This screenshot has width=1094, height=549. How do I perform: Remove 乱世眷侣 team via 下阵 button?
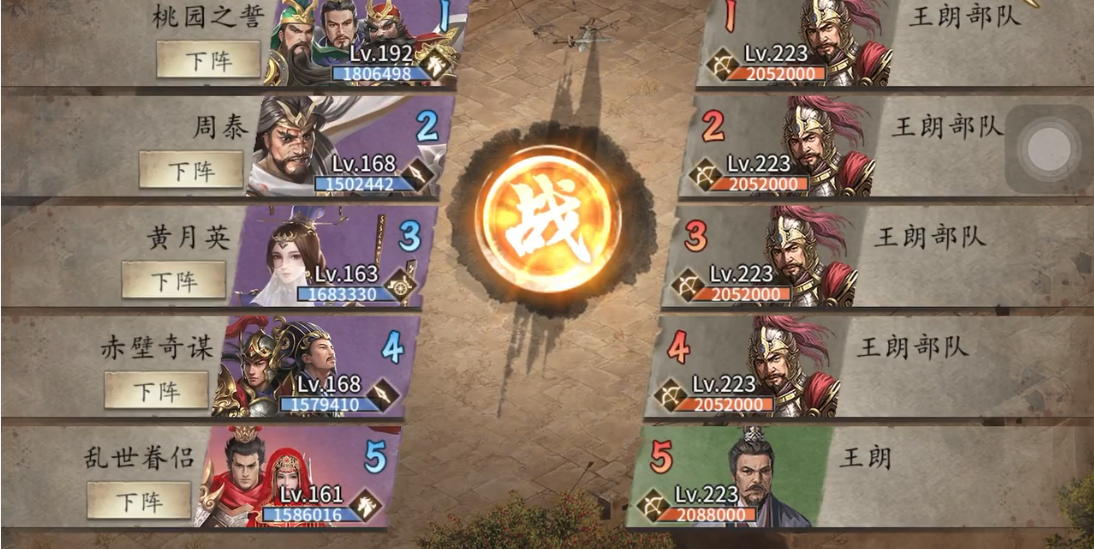coord(139,500)
